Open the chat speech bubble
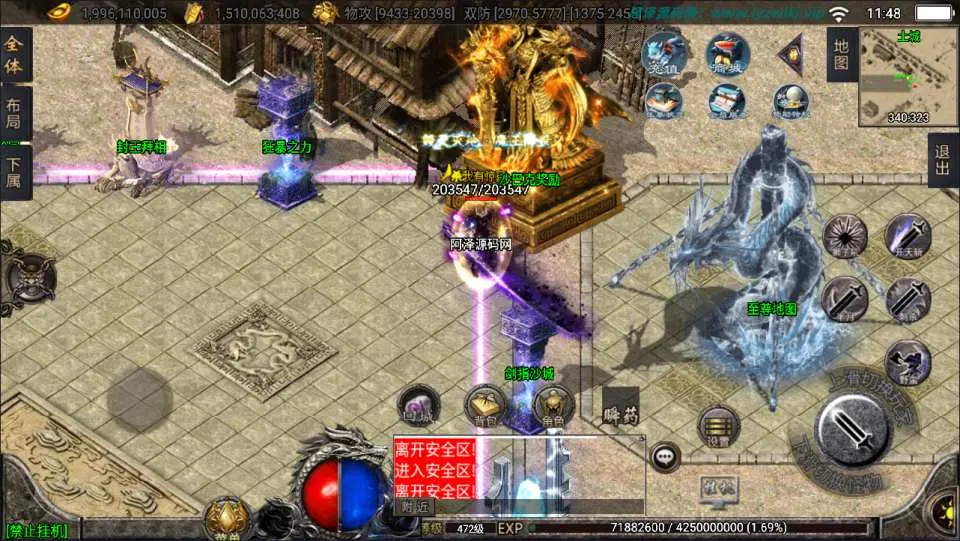This screenshot has width=960, height=541. pyautogui.click(x=665, y=458)
